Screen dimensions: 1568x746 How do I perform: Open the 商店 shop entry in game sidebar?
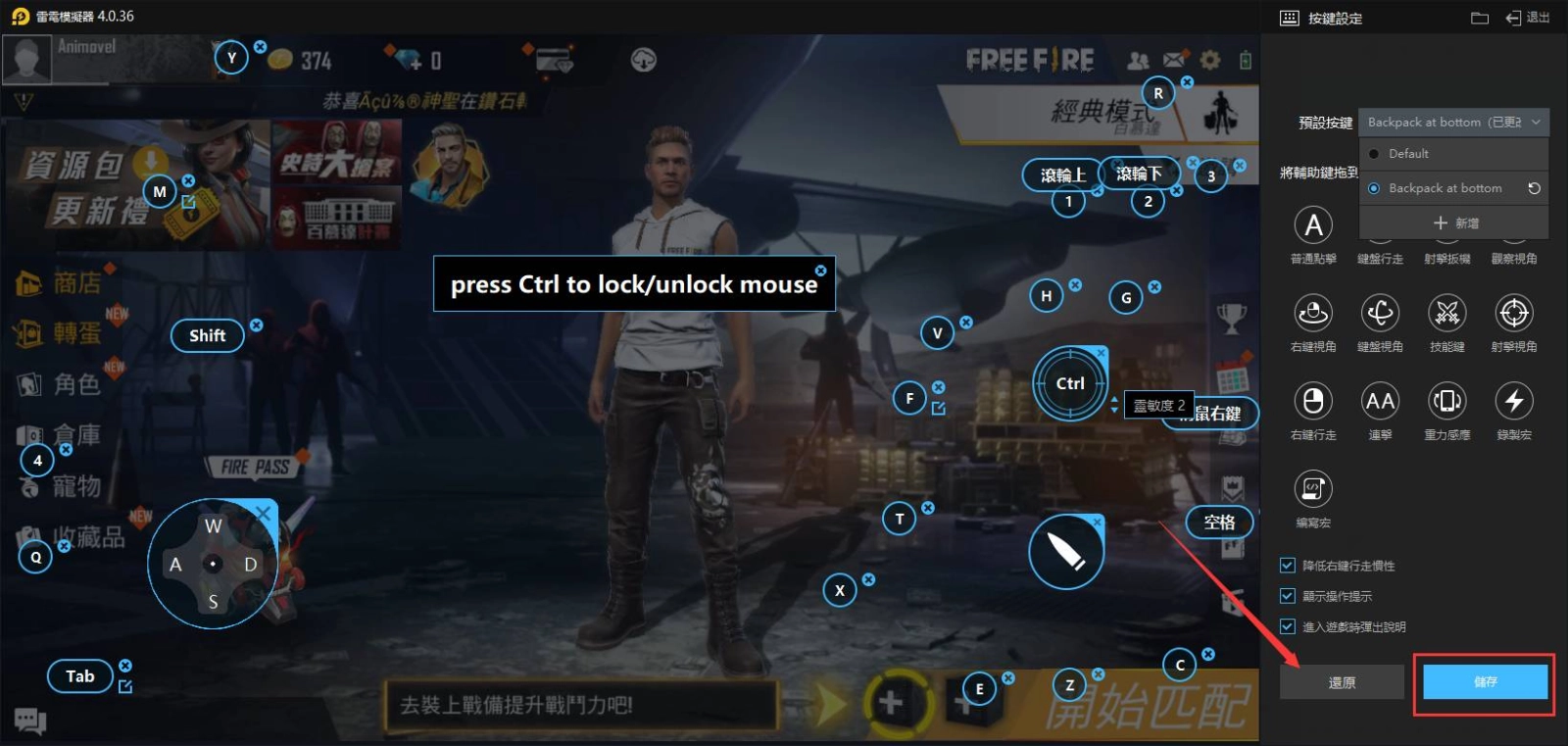[59, 282]
